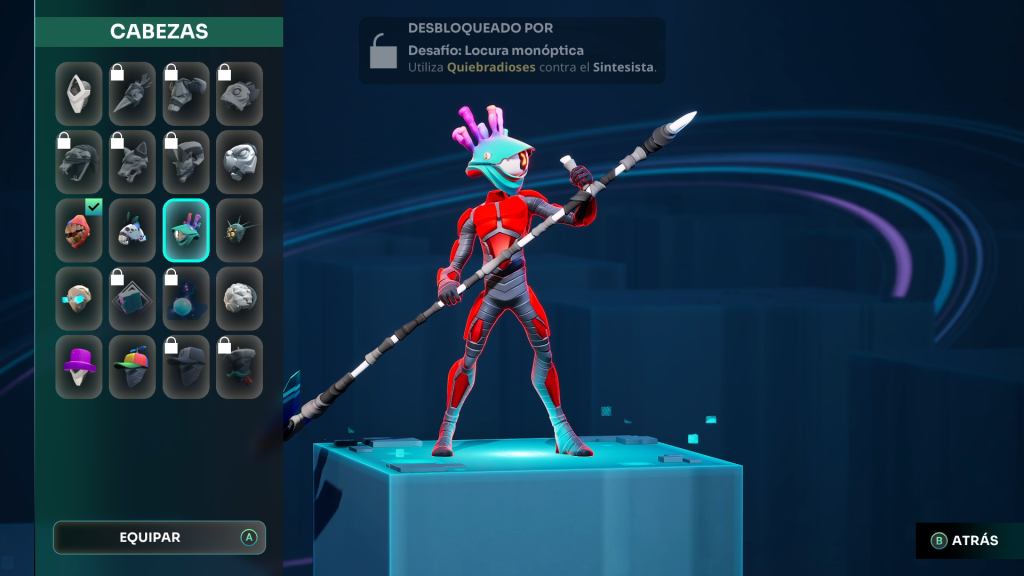Viewport: 1024px width, 576px height.
Task: Pick the locked cube head
Action: point(132,298)
